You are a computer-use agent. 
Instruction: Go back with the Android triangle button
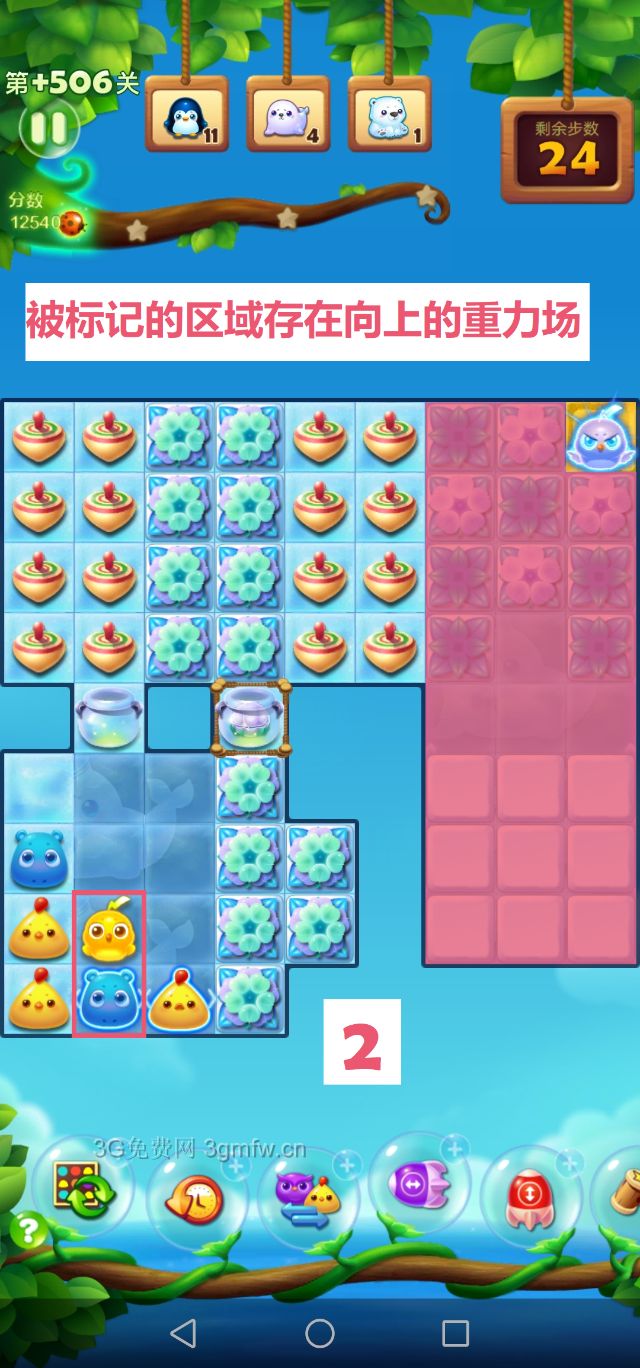[x=183, y=1332]
